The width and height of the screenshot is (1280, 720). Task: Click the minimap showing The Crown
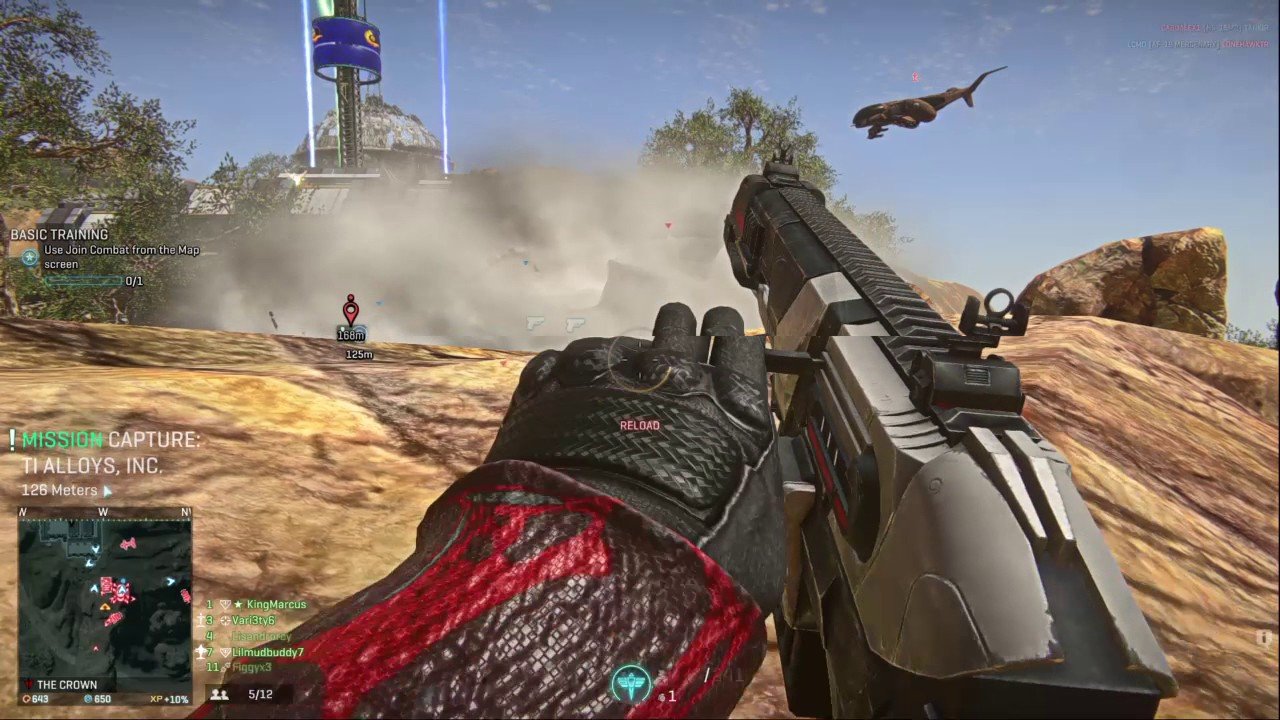105,595
